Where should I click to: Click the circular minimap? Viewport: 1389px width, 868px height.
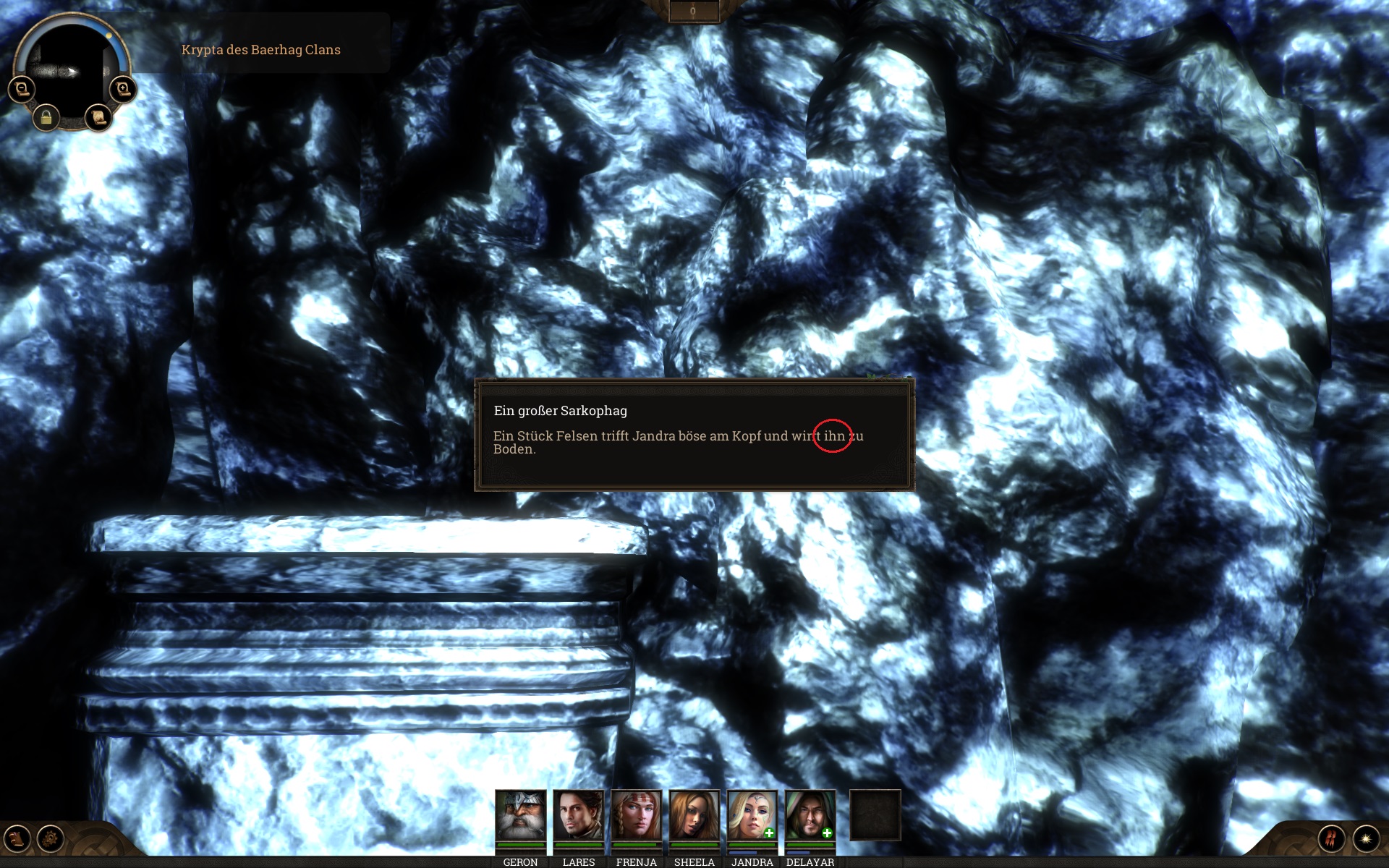point(71,69)
